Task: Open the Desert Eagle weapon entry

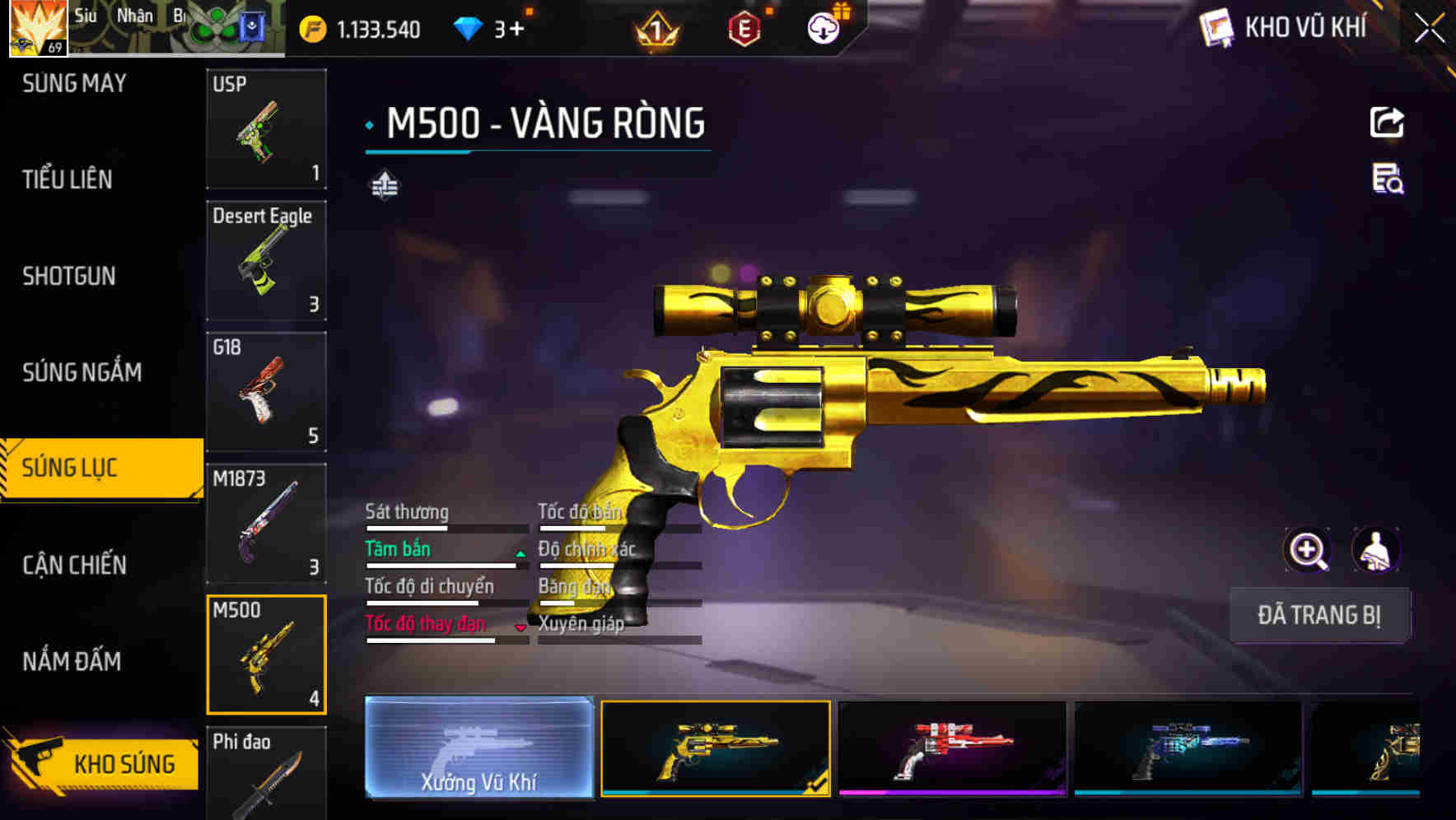Action: (x=266, y=260)
